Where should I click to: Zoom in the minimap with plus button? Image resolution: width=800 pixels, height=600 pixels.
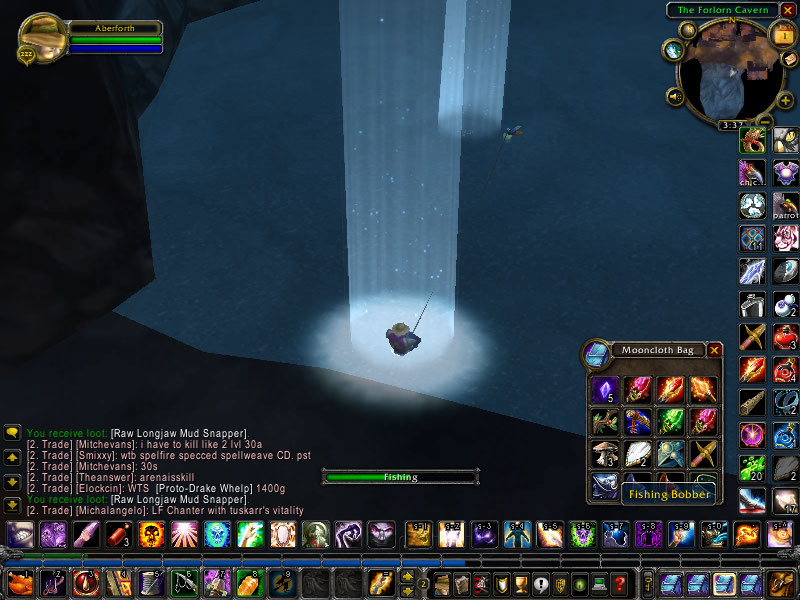785,100
